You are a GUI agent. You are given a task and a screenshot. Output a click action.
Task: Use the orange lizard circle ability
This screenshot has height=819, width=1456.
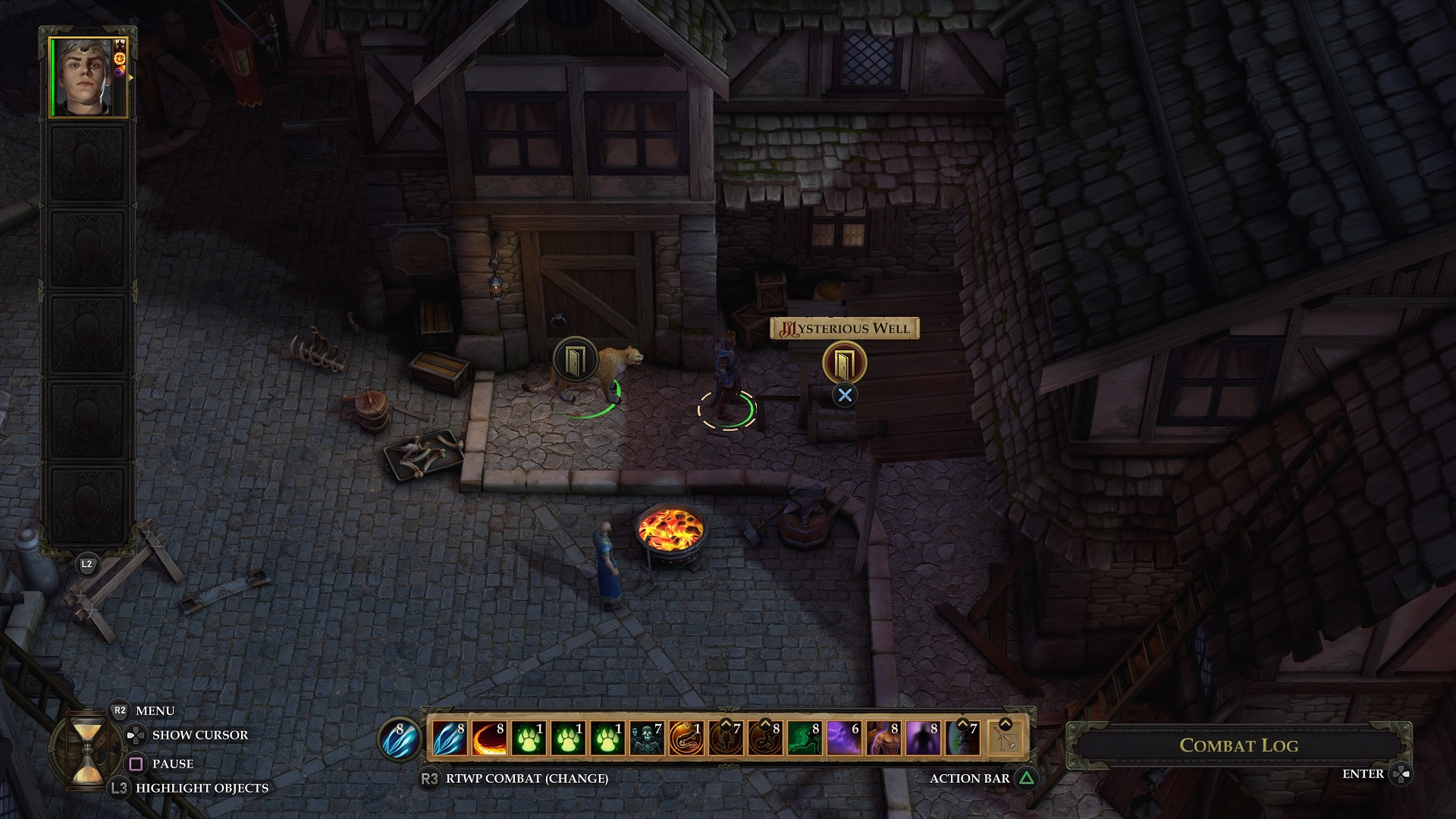click(686, 738)
